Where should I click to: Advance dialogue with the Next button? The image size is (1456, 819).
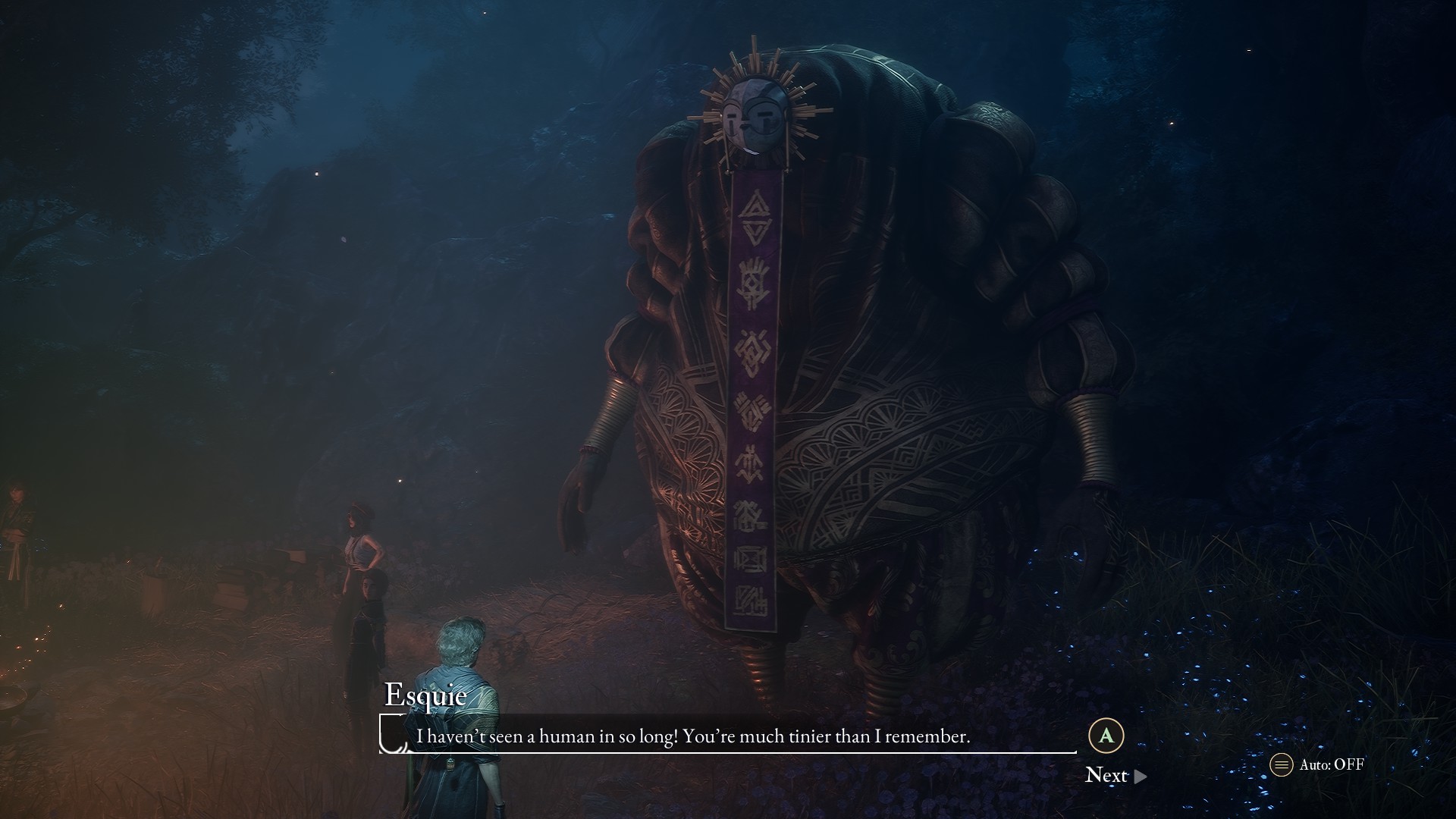pos(1115,775)
